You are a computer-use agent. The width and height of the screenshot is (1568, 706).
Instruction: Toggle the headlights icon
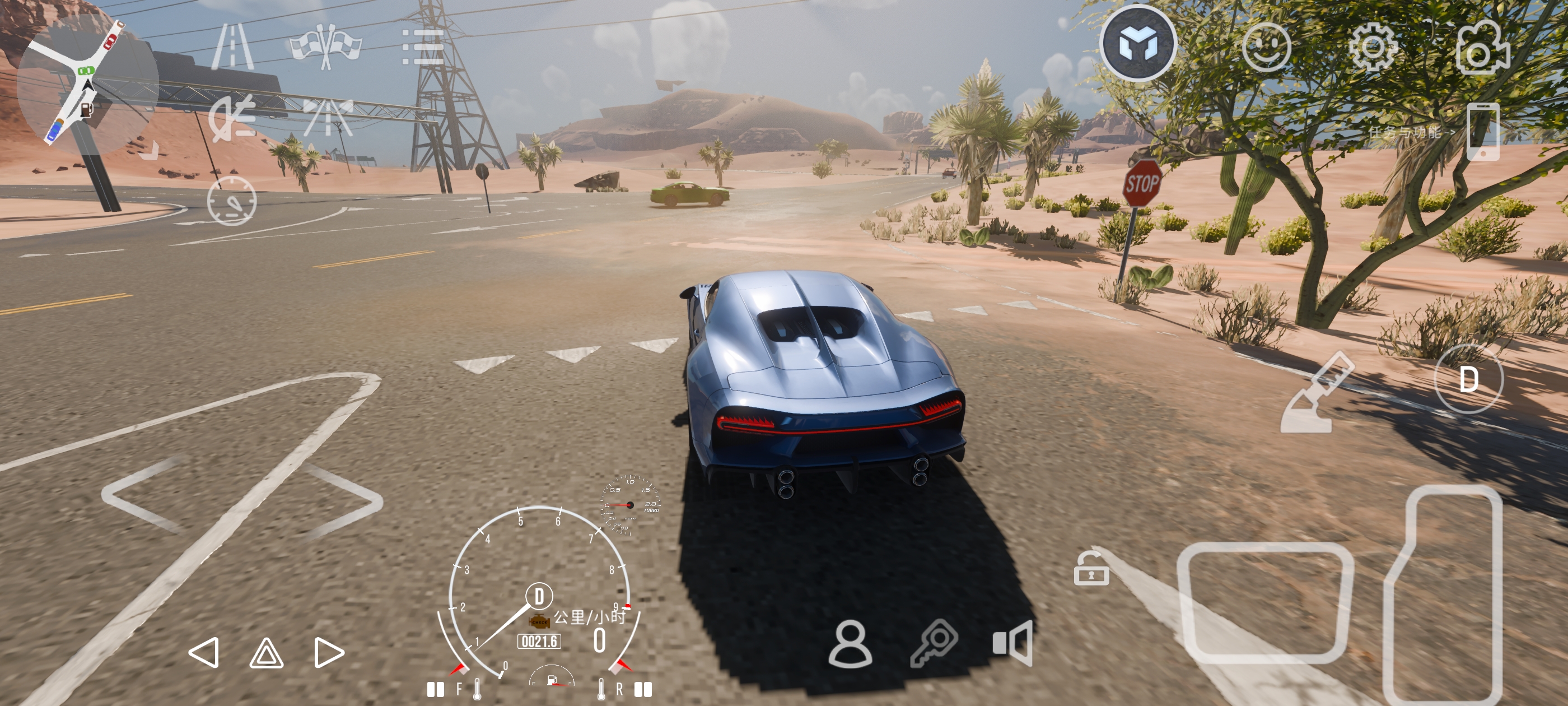pyautogui.click(x=232, y=117)
